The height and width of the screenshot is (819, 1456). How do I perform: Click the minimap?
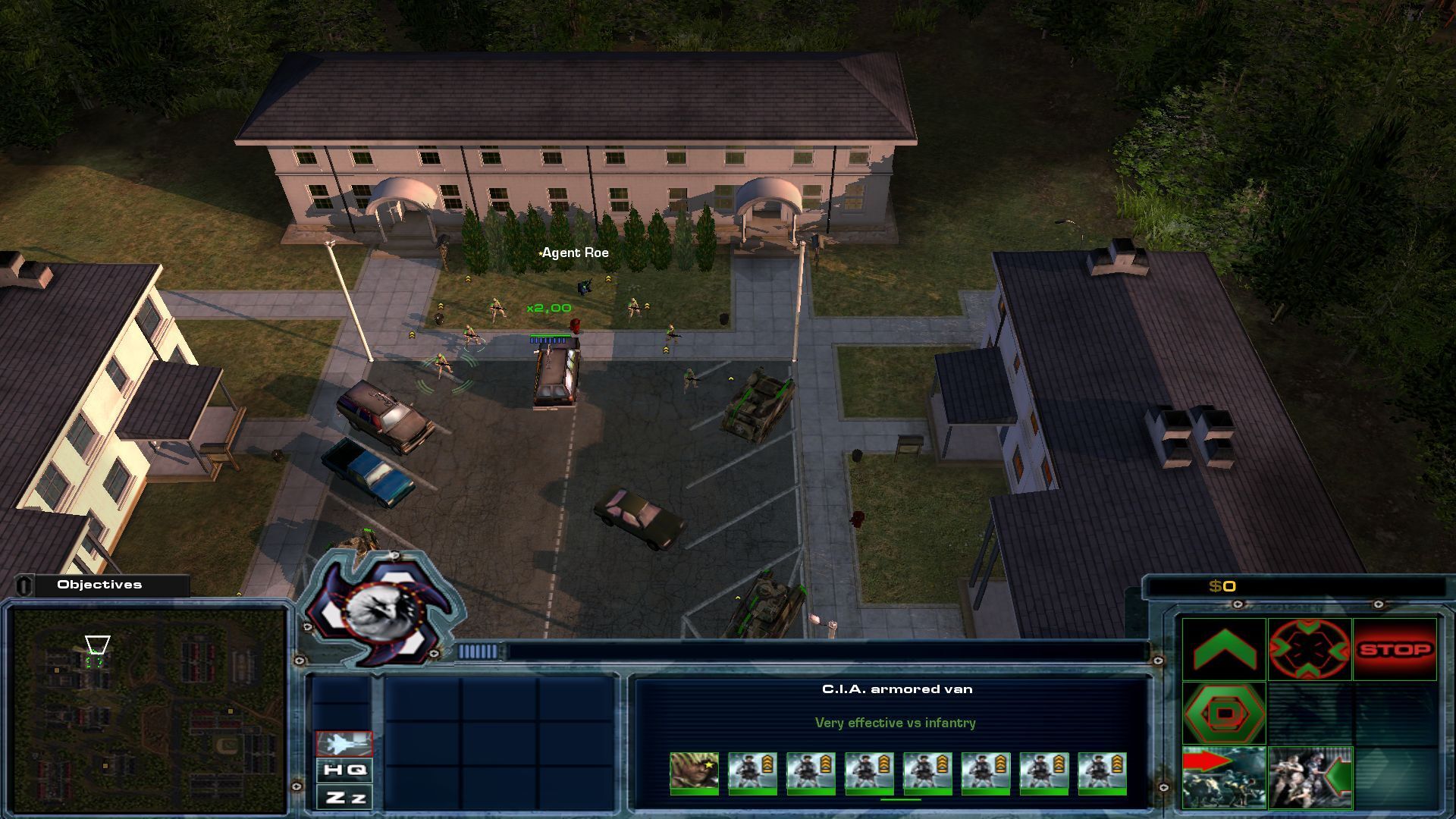pos(148,711)
